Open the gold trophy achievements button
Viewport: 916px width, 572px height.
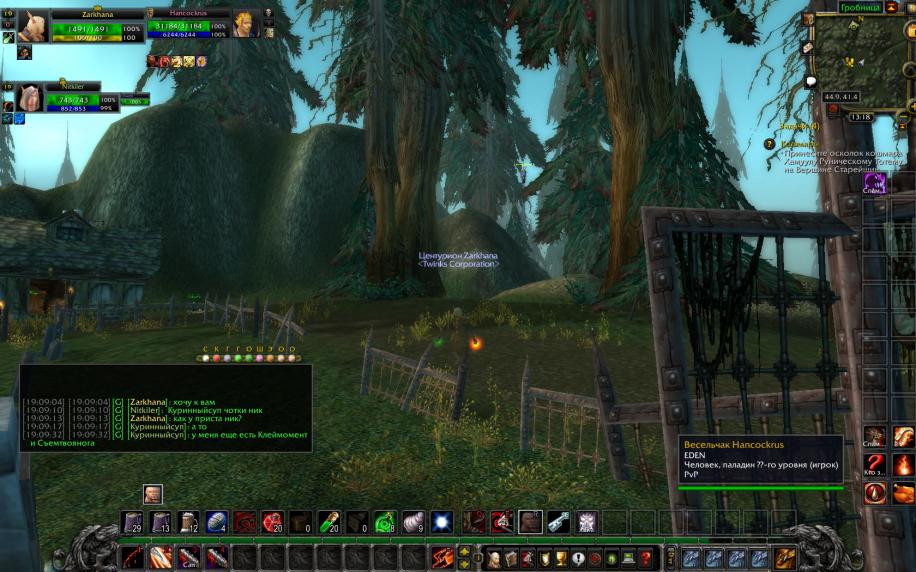click(561, 557)
